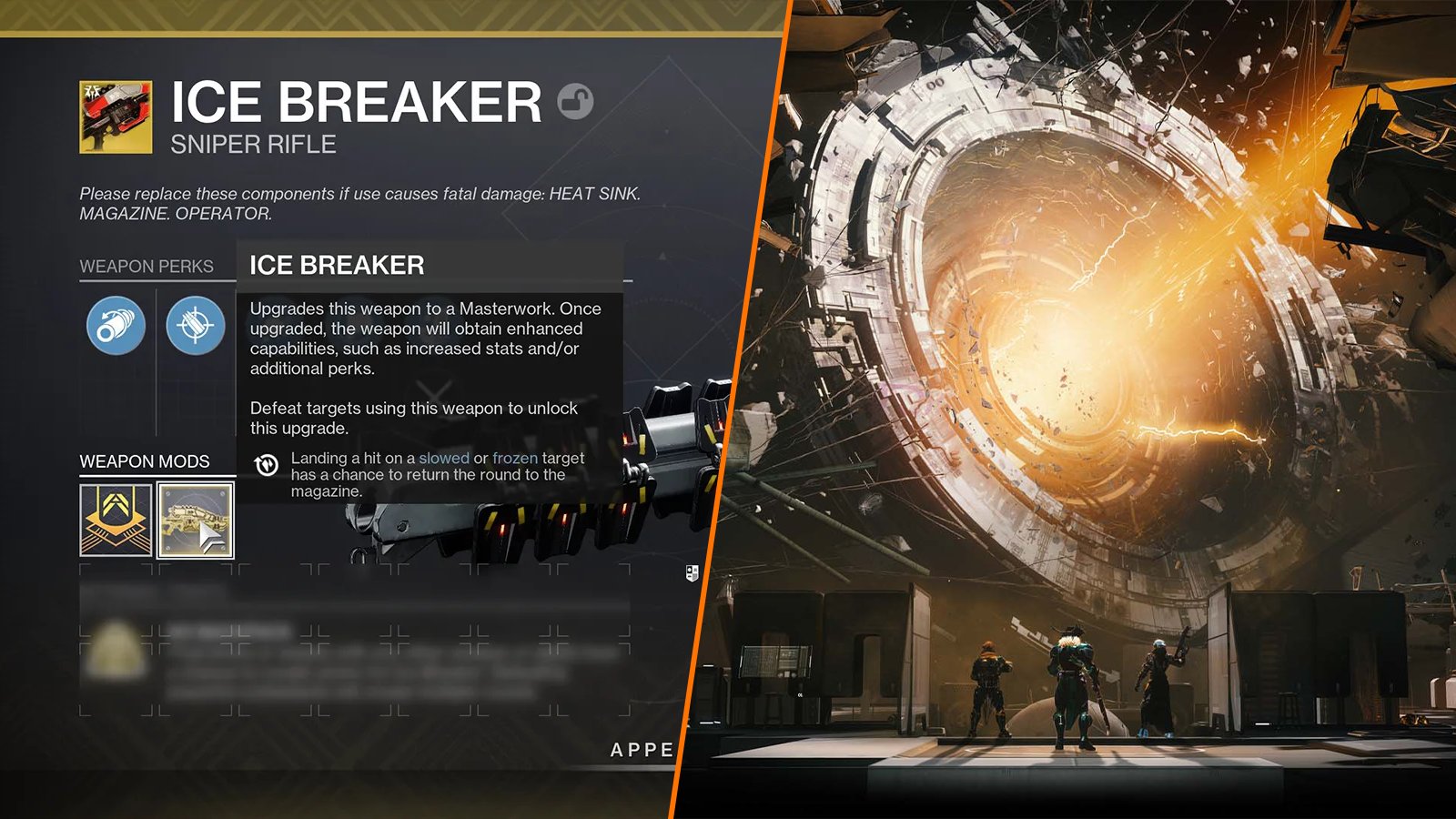Equip the golden weapon ornament mod
The width and height of the screenshot is (1456, 819).
[x=196, y=519]
